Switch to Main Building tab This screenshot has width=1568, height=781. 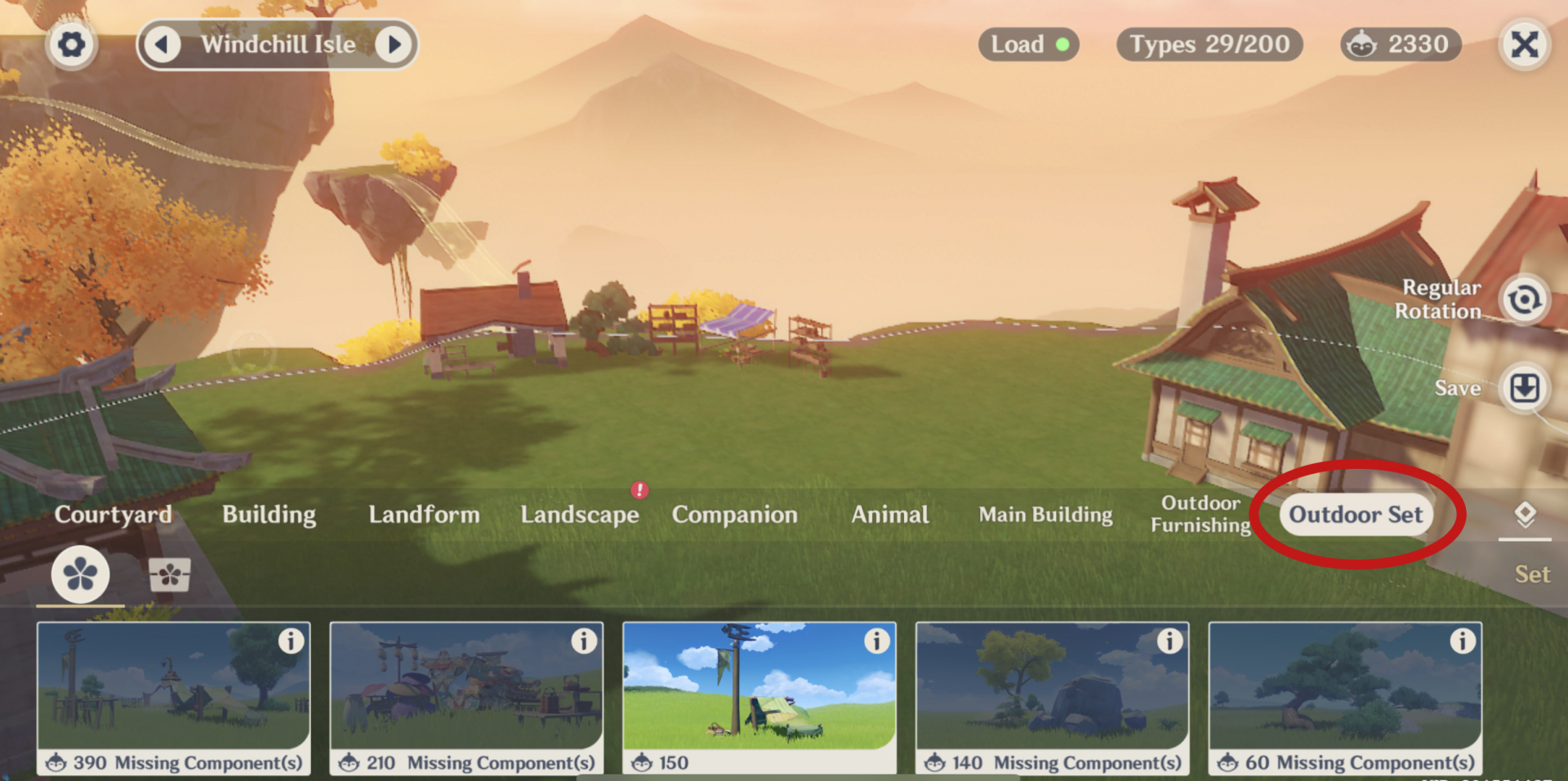click(1045, 515)
